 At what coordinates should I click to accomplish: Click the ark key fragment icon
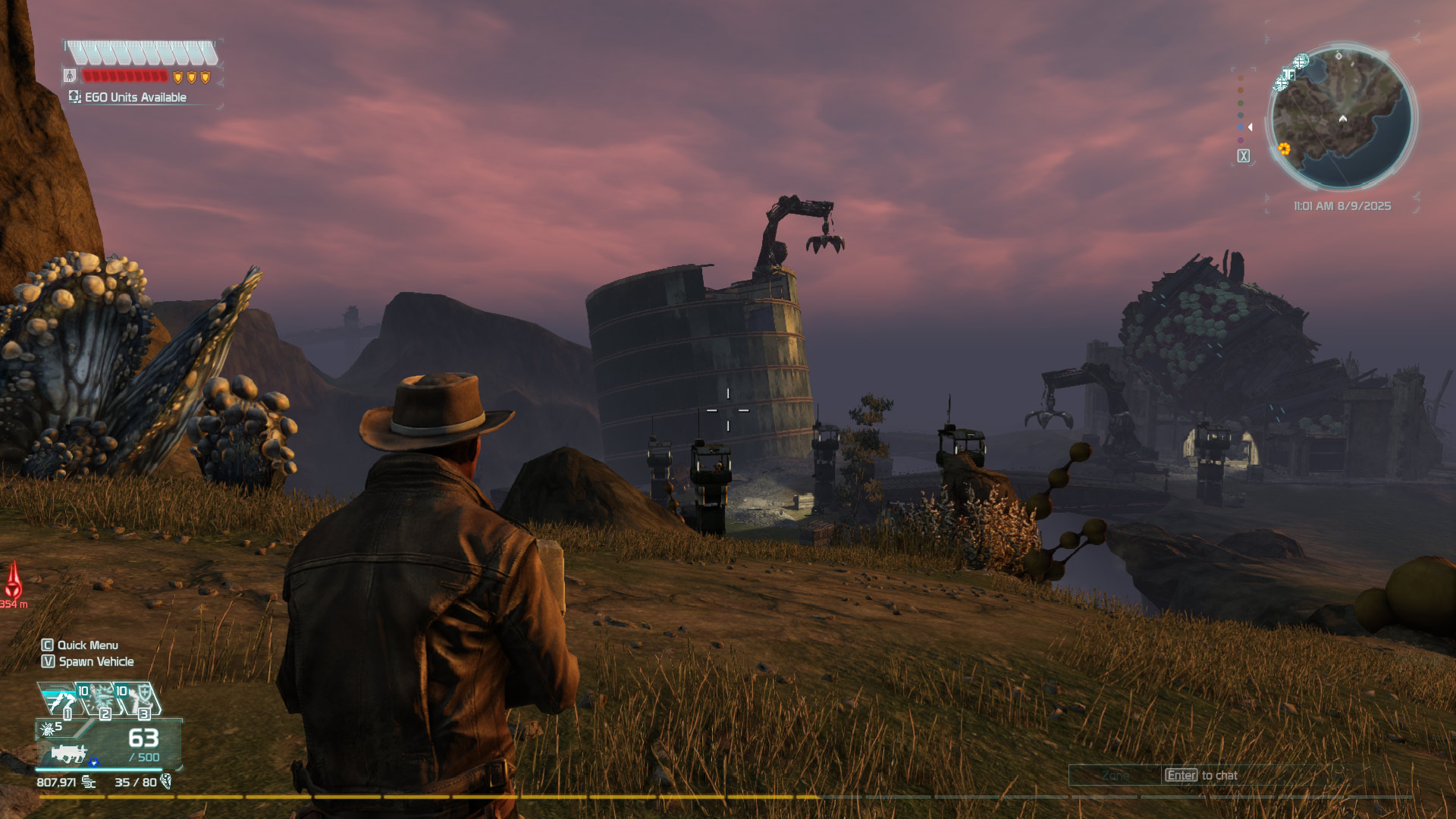click(x=166, y=781)
